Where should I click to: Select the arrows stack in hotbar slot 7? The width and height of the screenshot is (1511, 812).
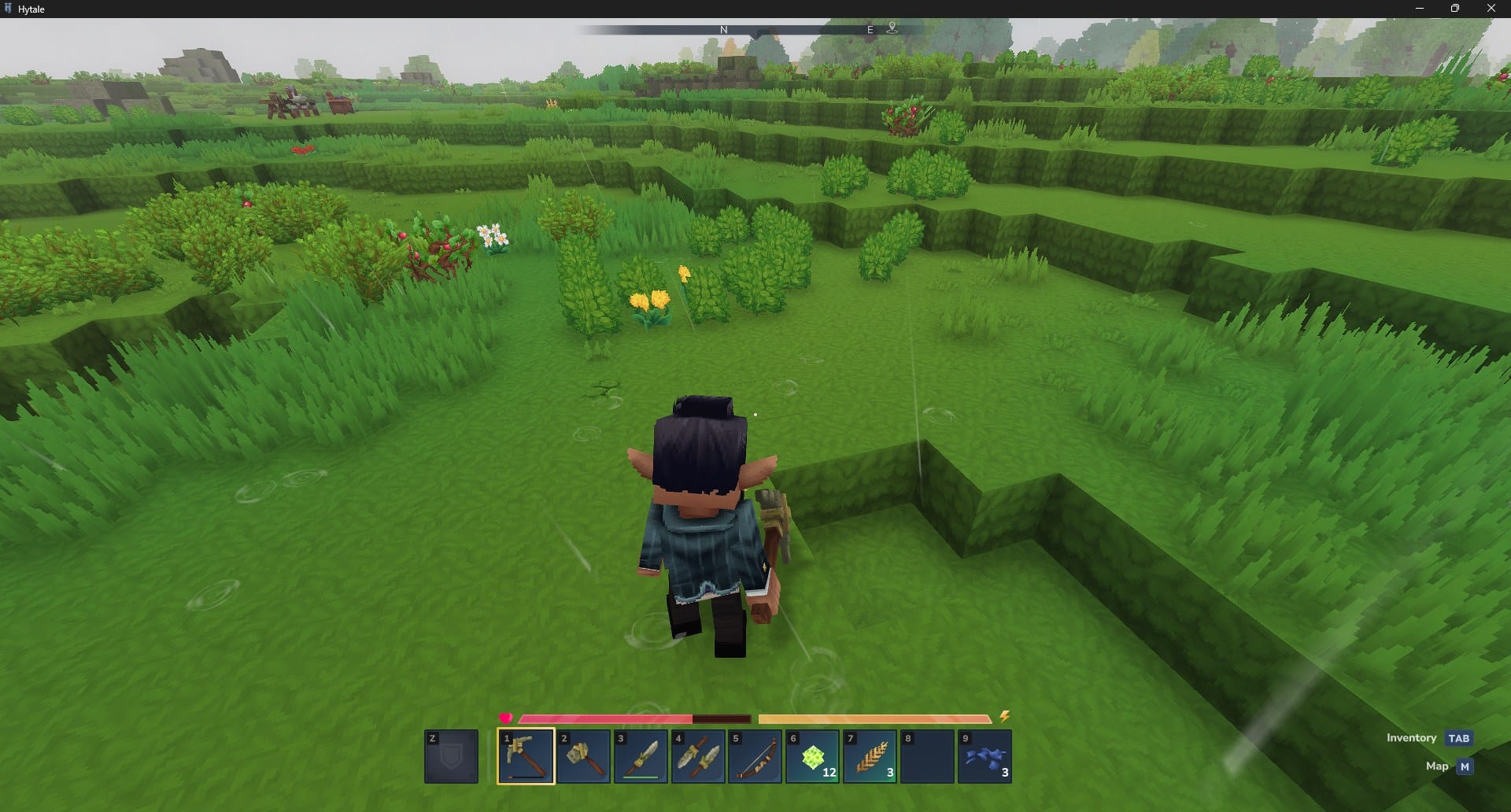click(870, 756)
